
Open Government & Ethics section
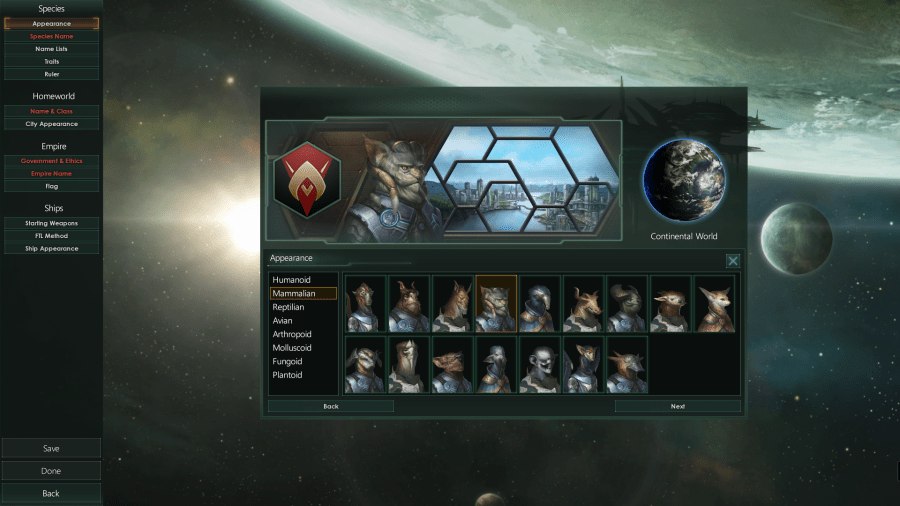[x=51, y=161]
